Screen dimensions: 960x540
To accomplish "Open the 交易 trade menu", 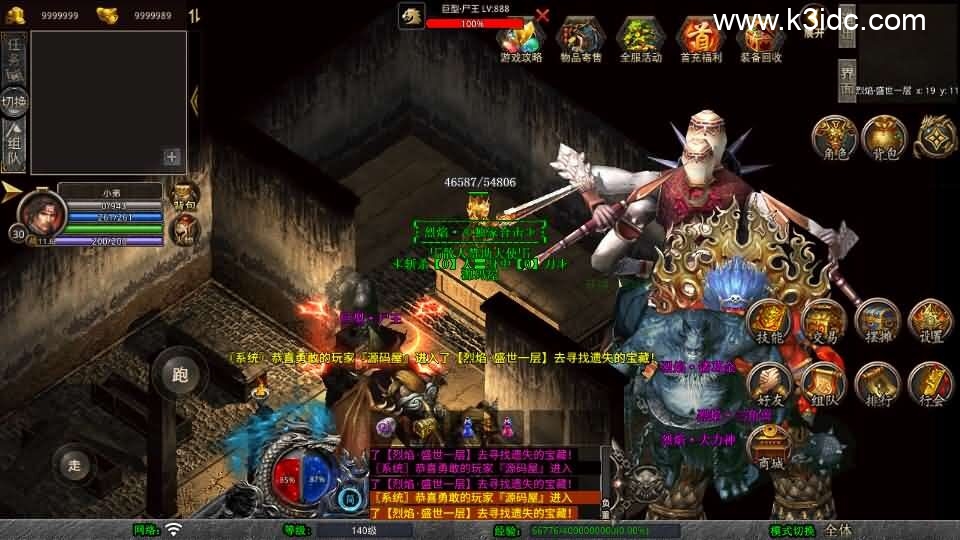I will pos(823,322).
